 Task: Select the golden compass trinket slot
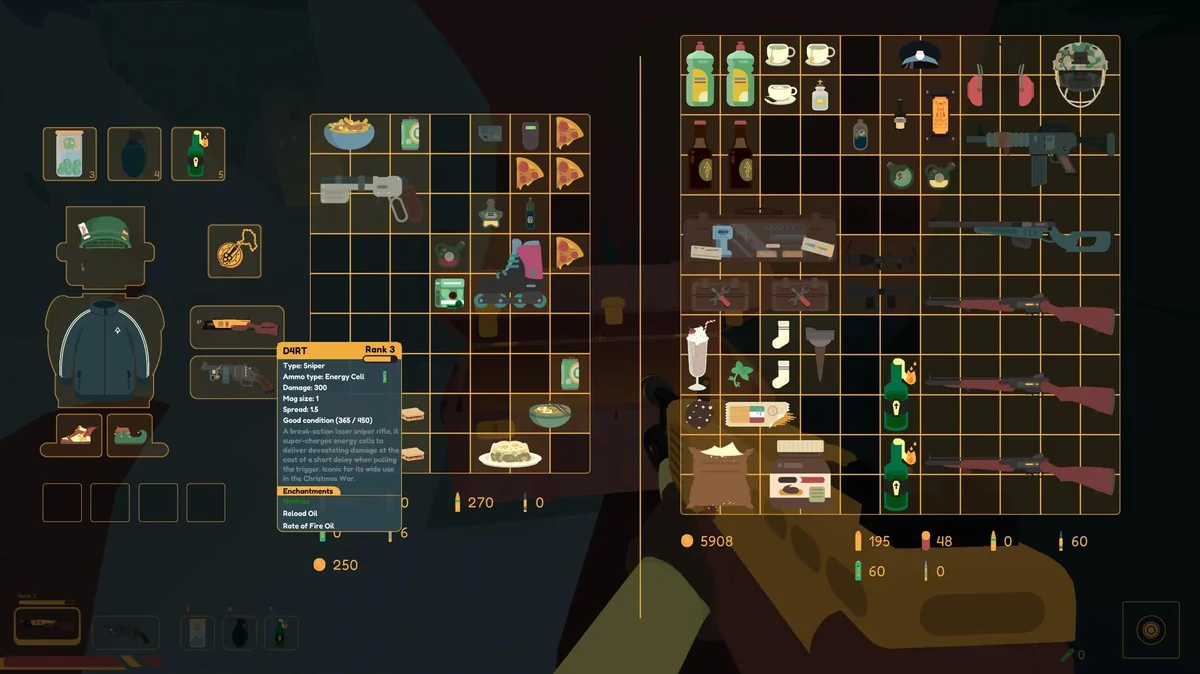click(x=234, y=251)
